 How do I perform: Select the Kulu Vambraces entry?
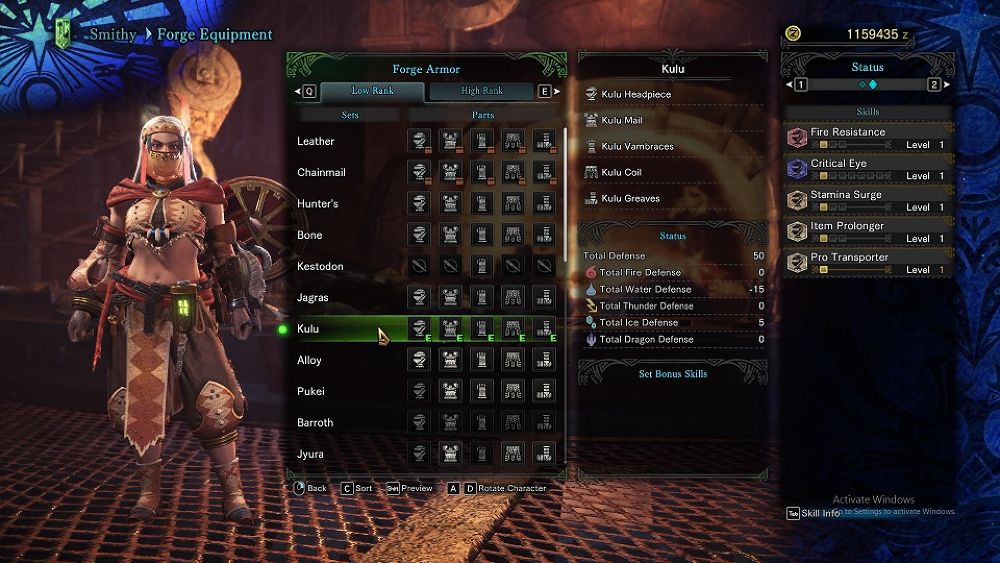click(637, 147)
